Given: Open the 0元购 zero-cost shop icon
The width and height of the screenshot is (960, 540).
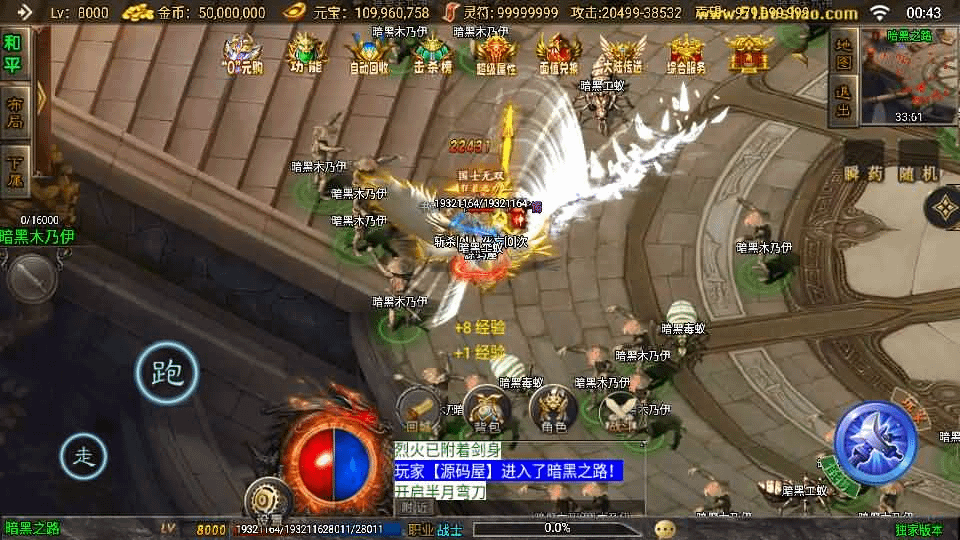Looking at the screenshot, I should pyautogui.click(x=242, y=54).
